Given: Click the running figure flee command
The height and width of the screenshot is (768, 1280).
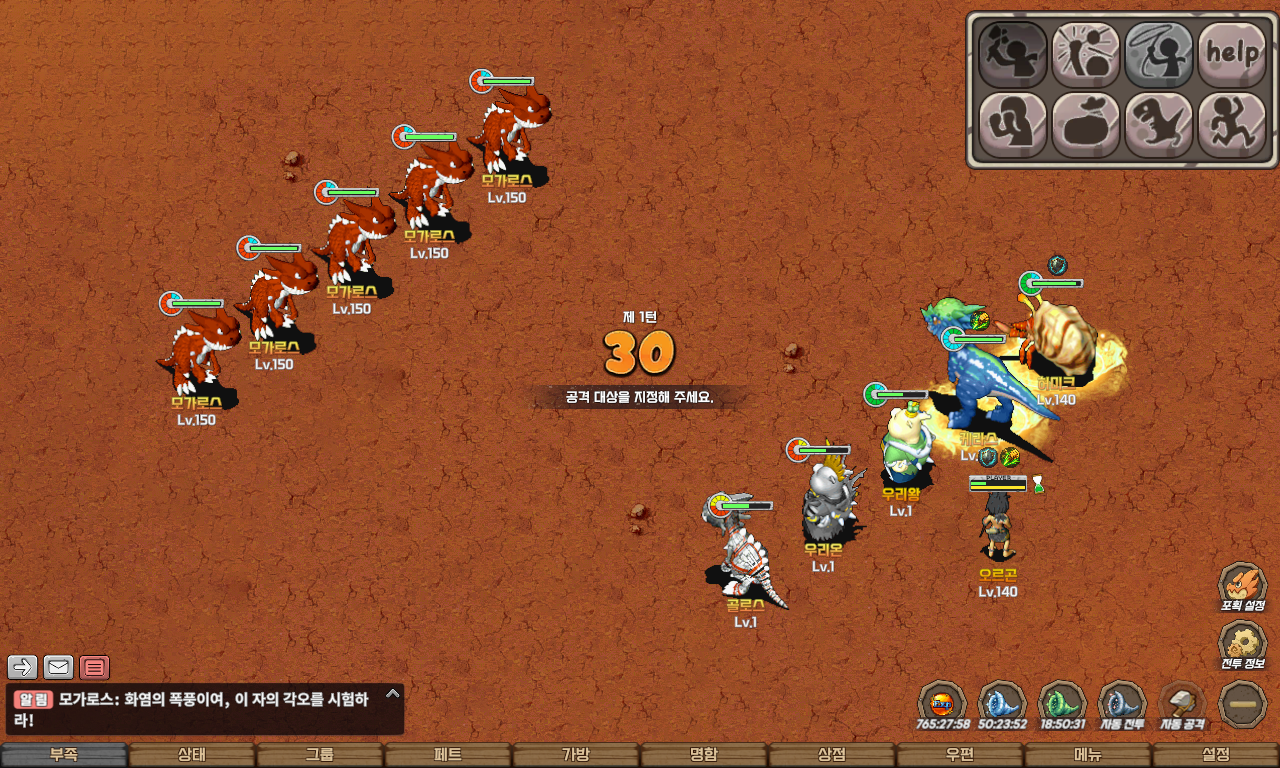Looking at the screenshot, I should [x=1232, y=125].
